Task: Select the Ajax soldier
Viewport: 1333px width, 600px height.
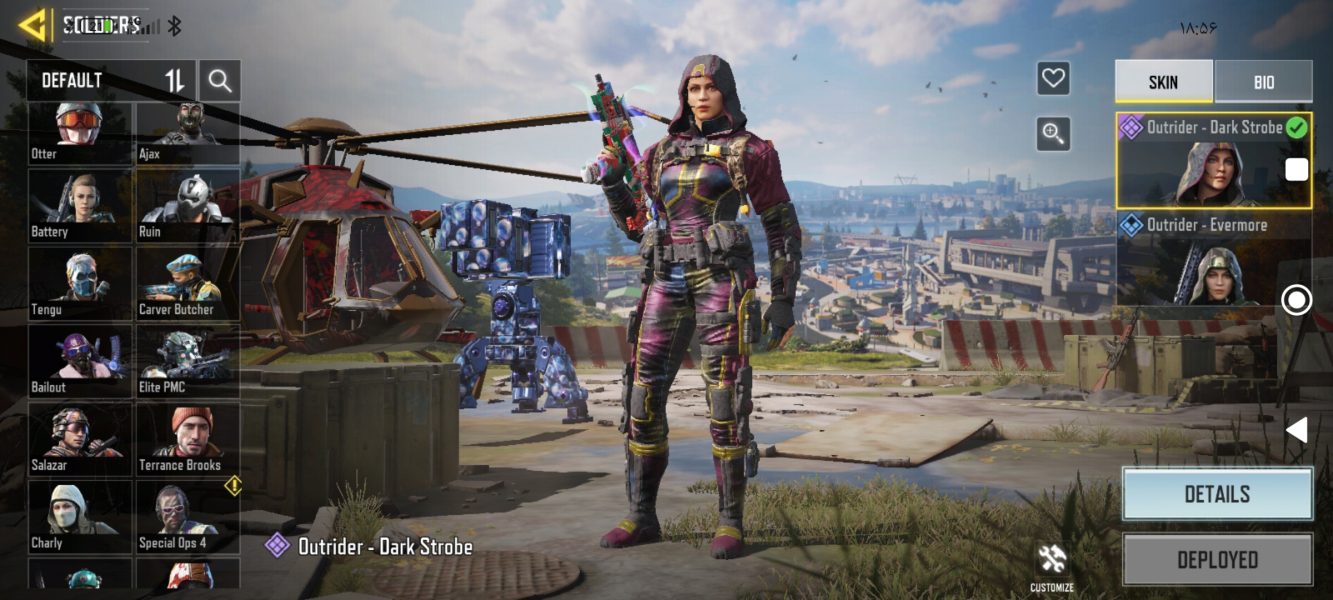Action: click(x=187, y=132)
